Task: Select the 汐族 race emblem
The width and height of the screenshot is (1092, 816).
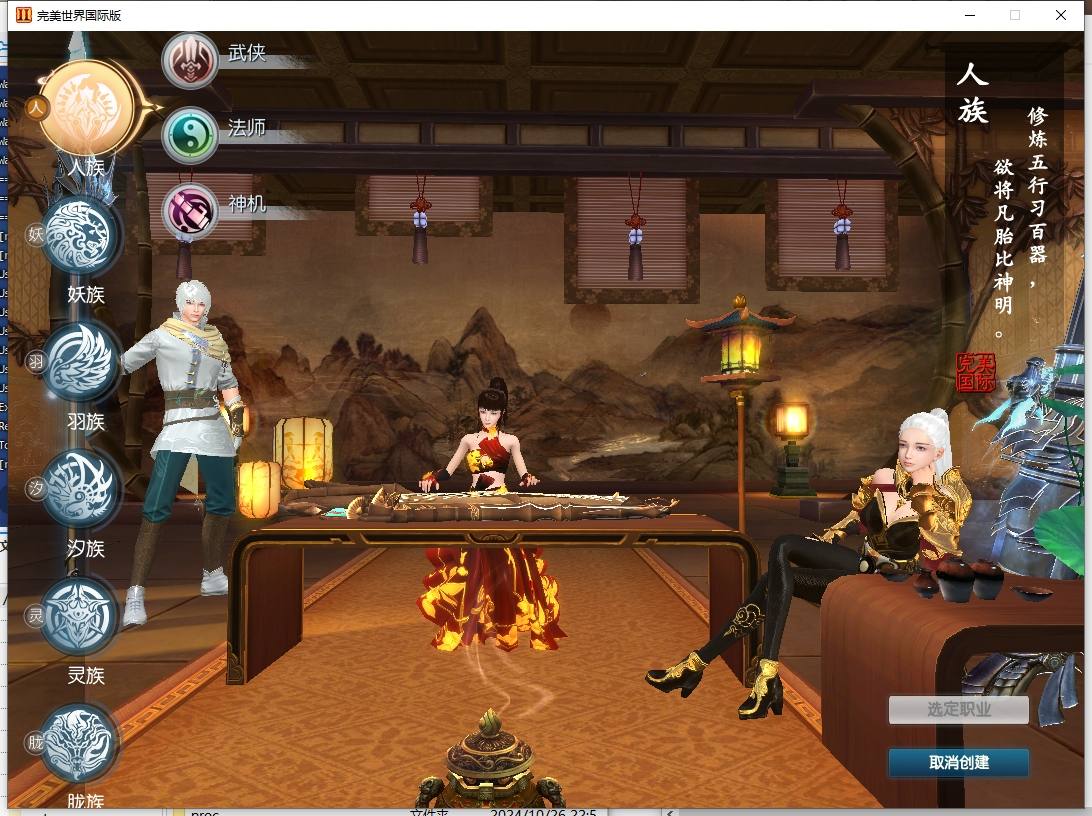Action: click(x=82, y=490)
